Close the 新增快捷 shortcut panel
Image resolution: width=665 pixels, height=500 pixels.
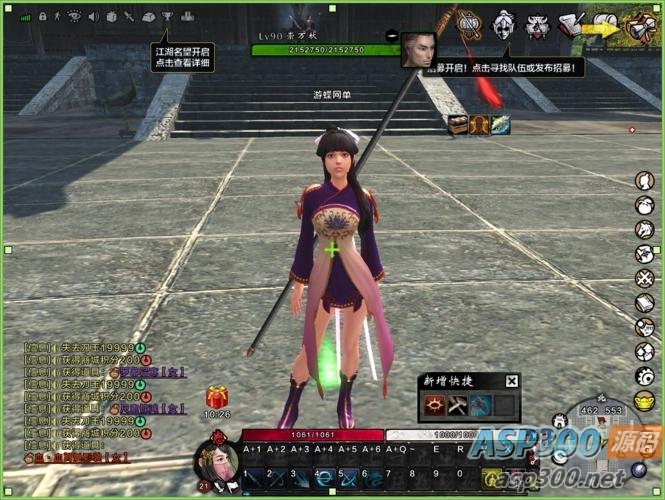tap(512, 381)
